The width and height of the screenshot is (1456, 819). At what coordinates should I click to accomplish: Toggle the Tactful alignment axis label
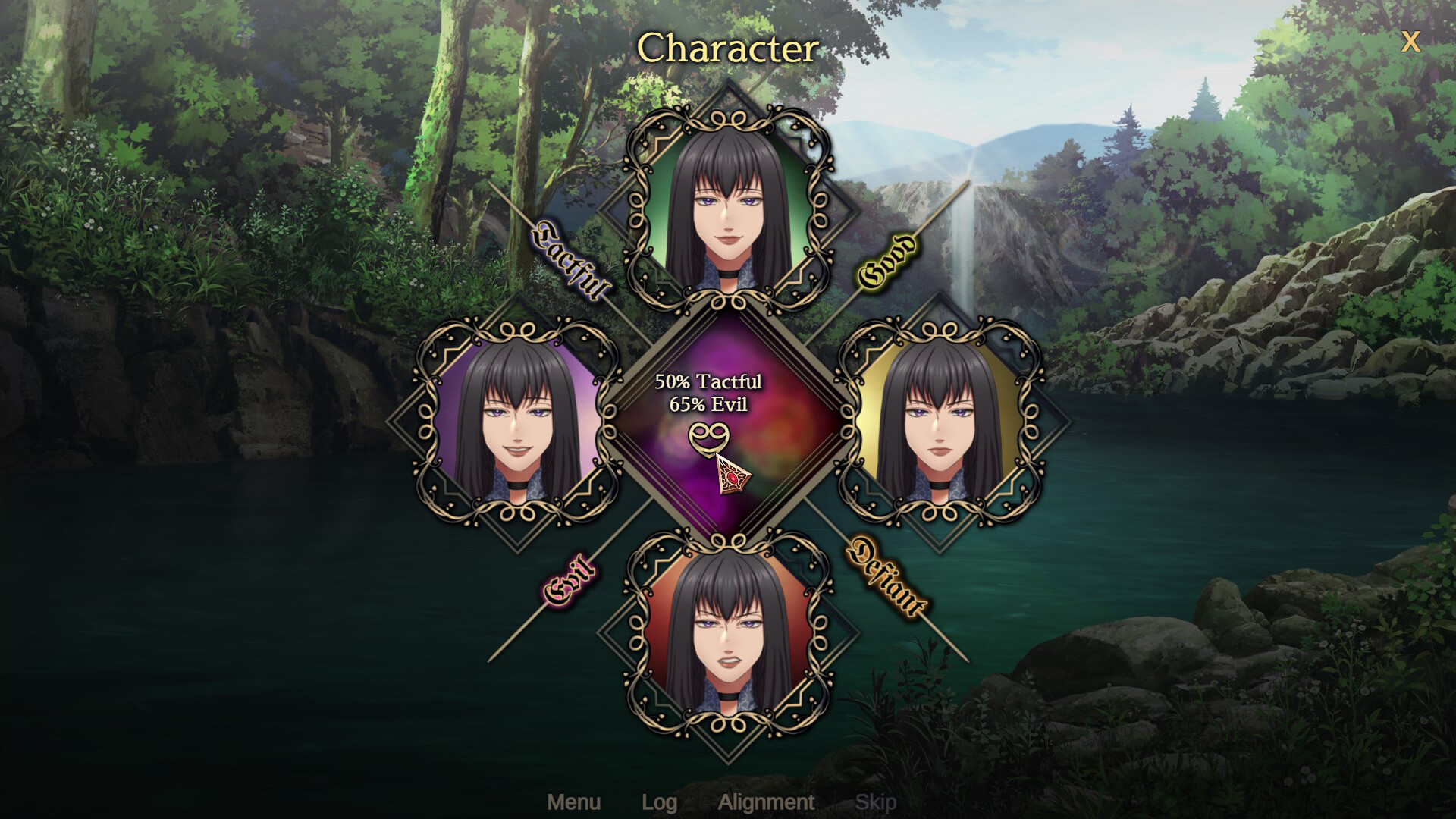click(571, 258)
